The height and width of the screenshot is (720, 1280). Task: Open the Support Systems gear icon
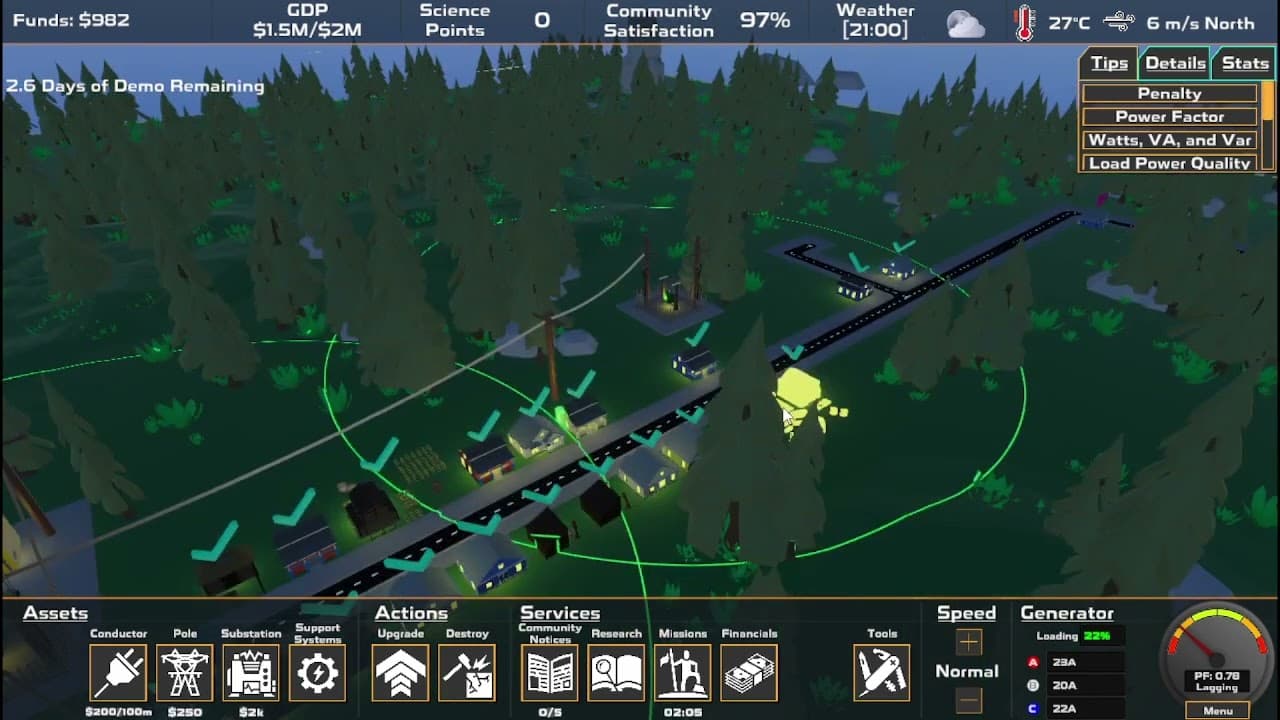coord(318,672)
